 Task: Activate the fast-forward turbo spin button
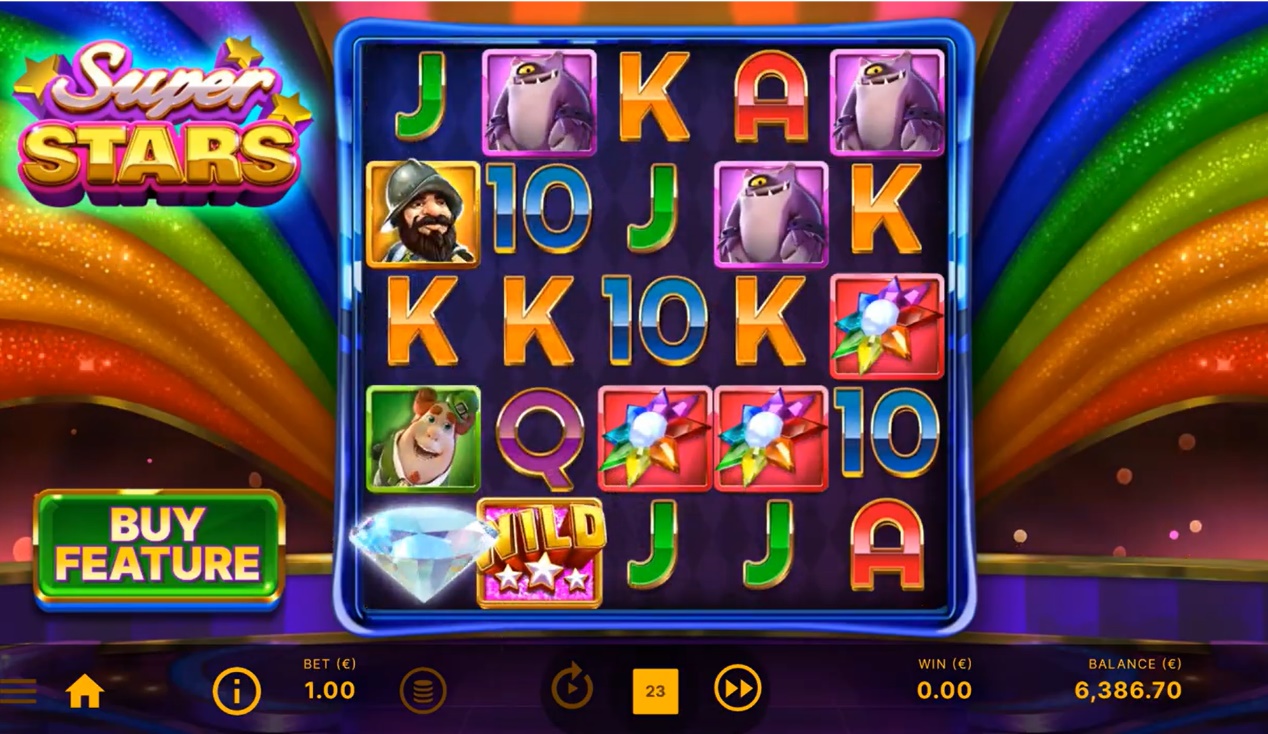[x=737, y=689]
